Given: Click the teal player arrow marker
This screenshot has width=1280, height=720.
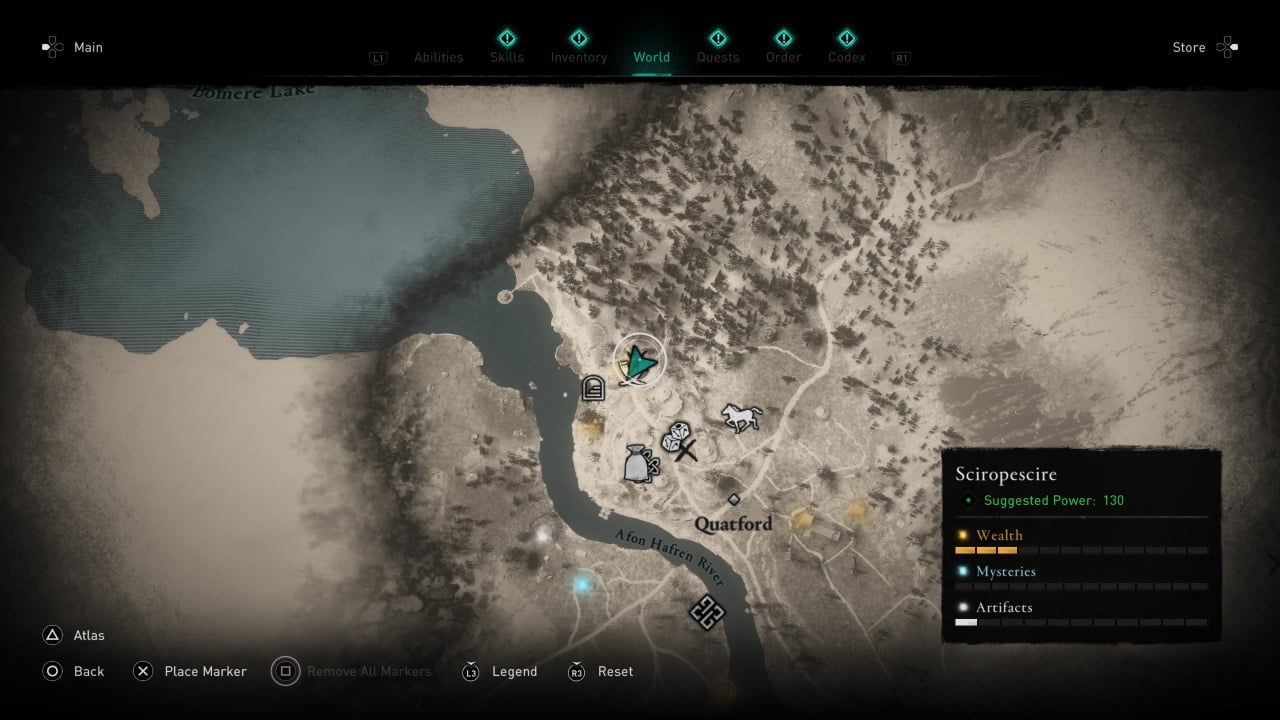Looking at the screenshot, I should [x=639, y=361].
